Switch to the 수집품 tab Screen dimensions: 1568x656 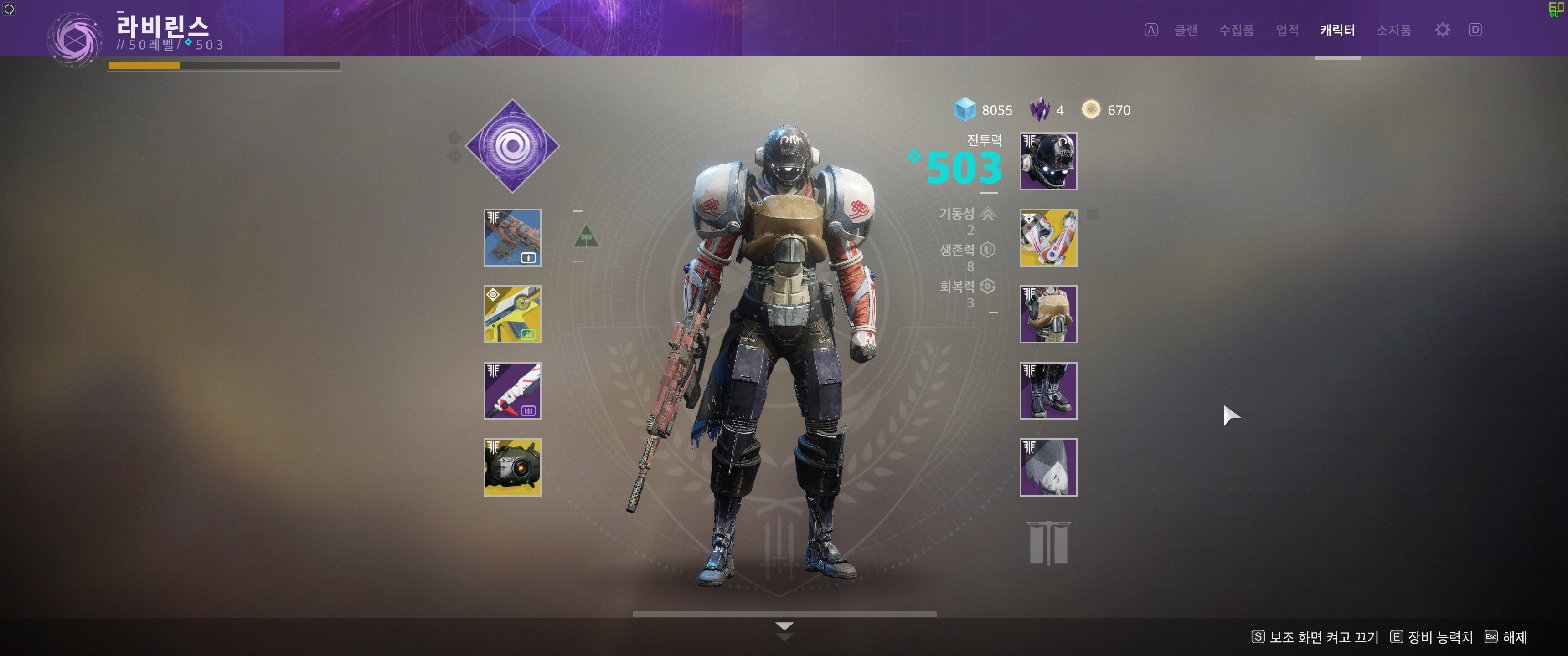(1236, 30)
